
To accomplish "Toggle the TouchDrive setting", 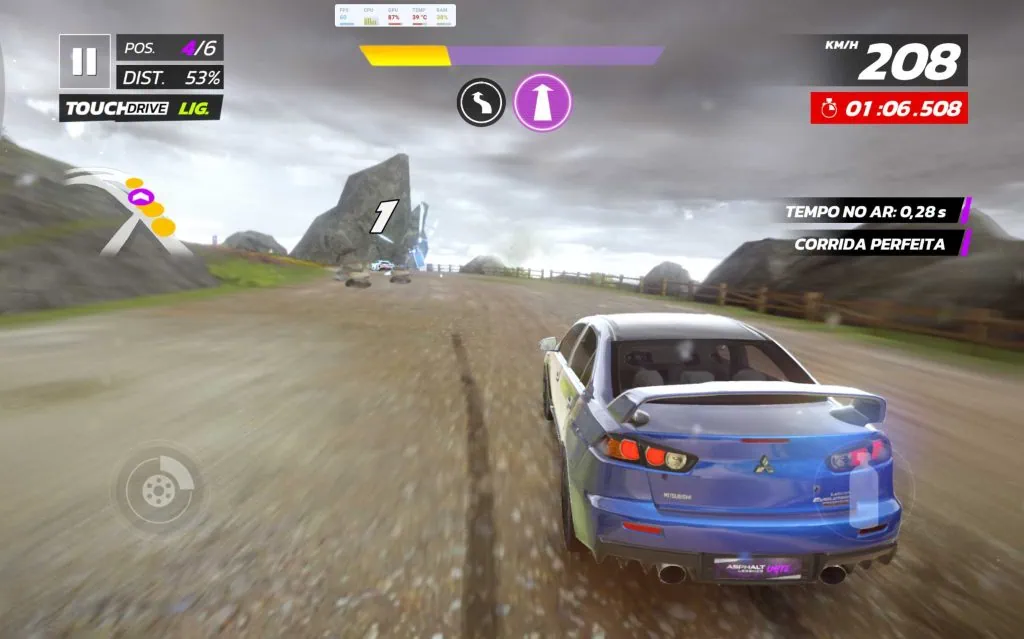I will point(141,108).
